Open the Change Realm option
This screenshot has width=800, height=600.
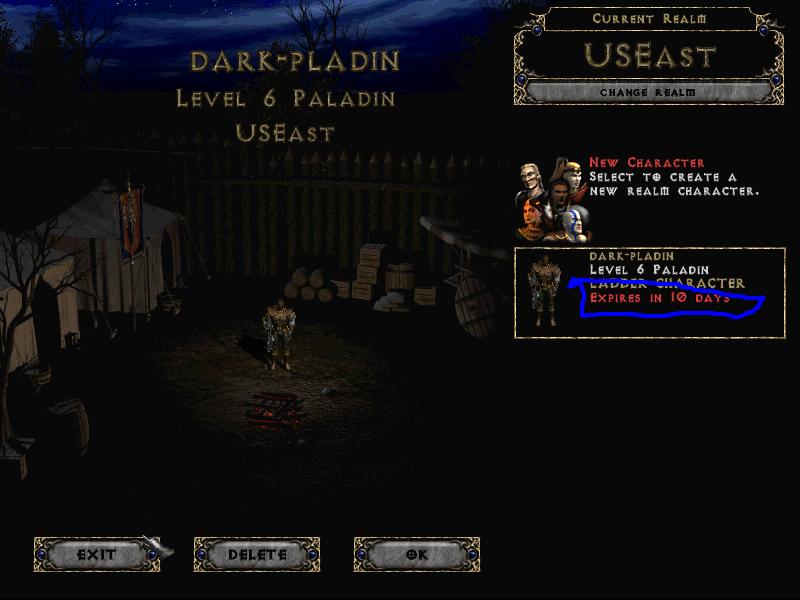click(648, 93)
